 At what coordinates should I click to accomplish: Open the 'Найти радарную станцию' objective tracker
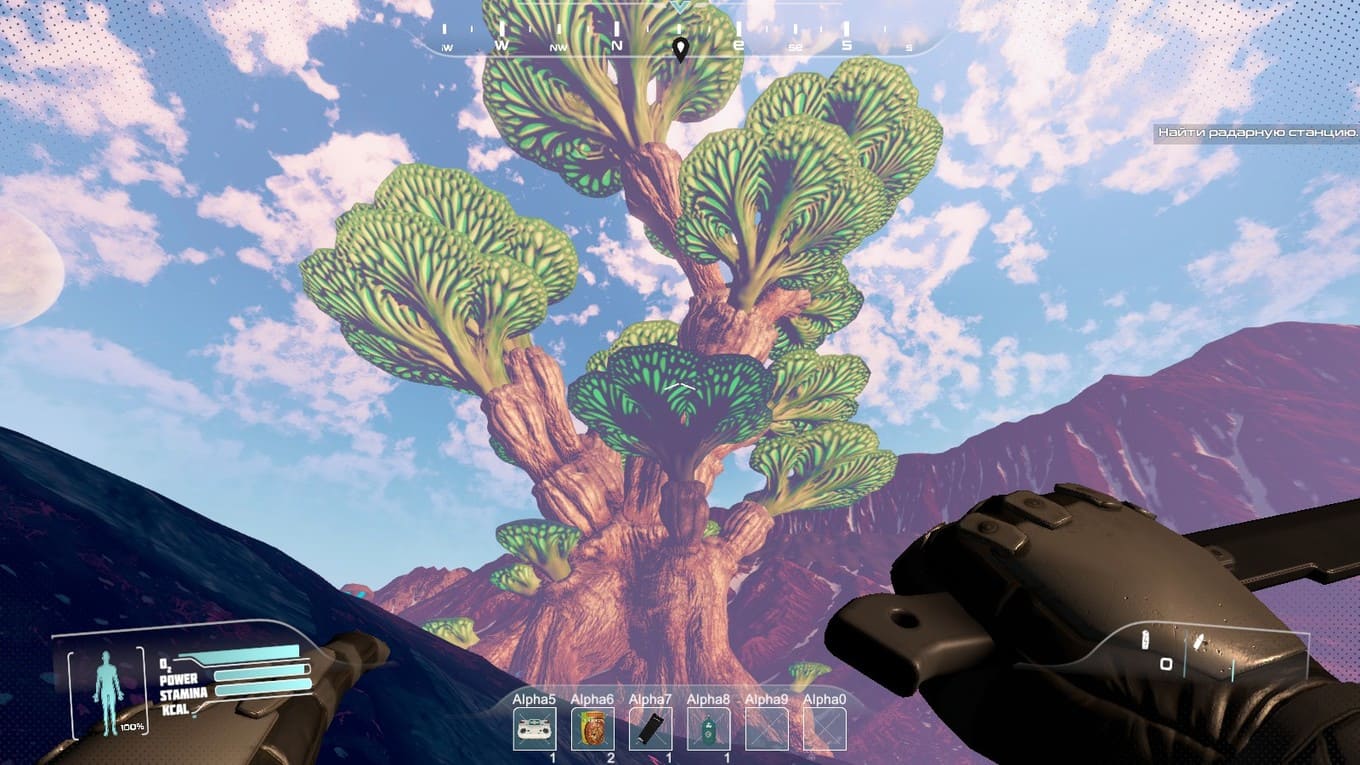point(1256,132)
